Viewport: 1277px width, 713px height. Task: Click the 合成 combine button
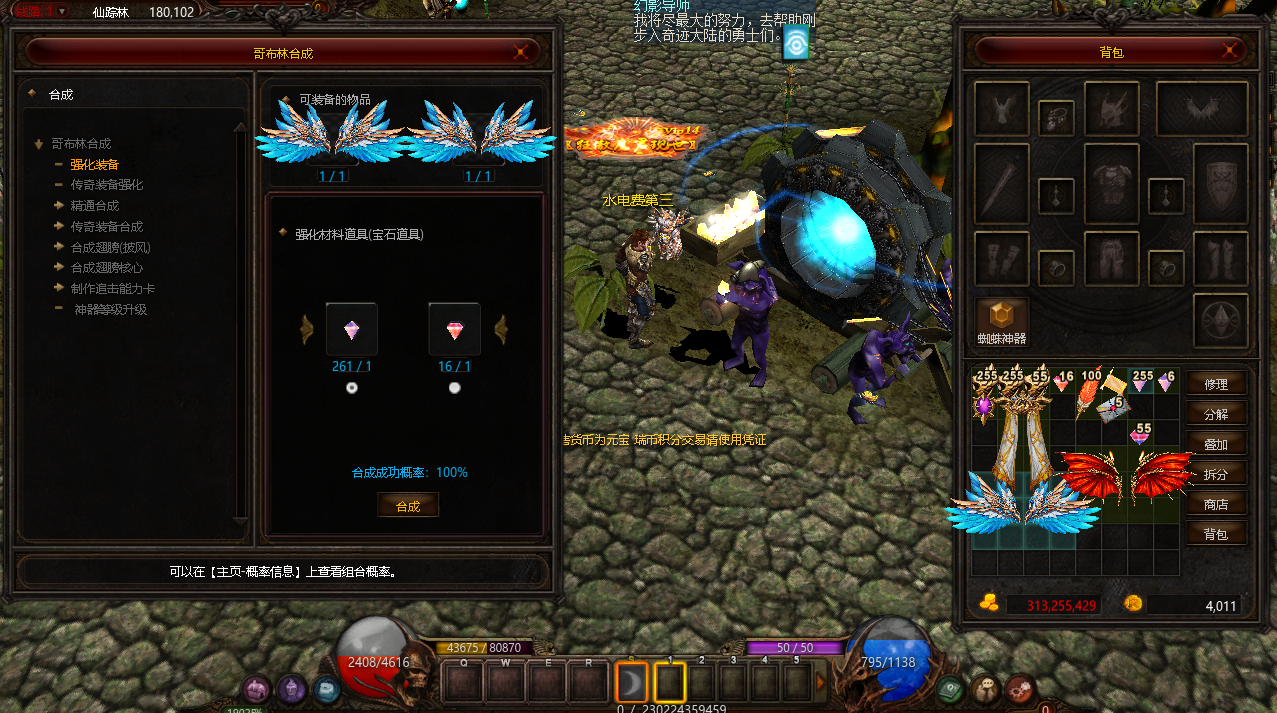pyautogui.click(x=408, y=506)
